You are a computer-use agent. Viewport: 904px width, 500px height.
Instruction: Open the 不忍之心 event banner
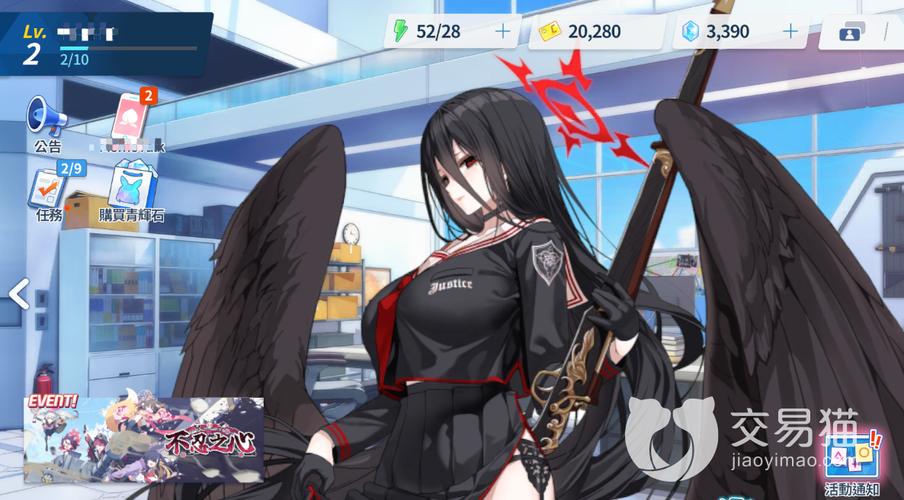(144, 437)
